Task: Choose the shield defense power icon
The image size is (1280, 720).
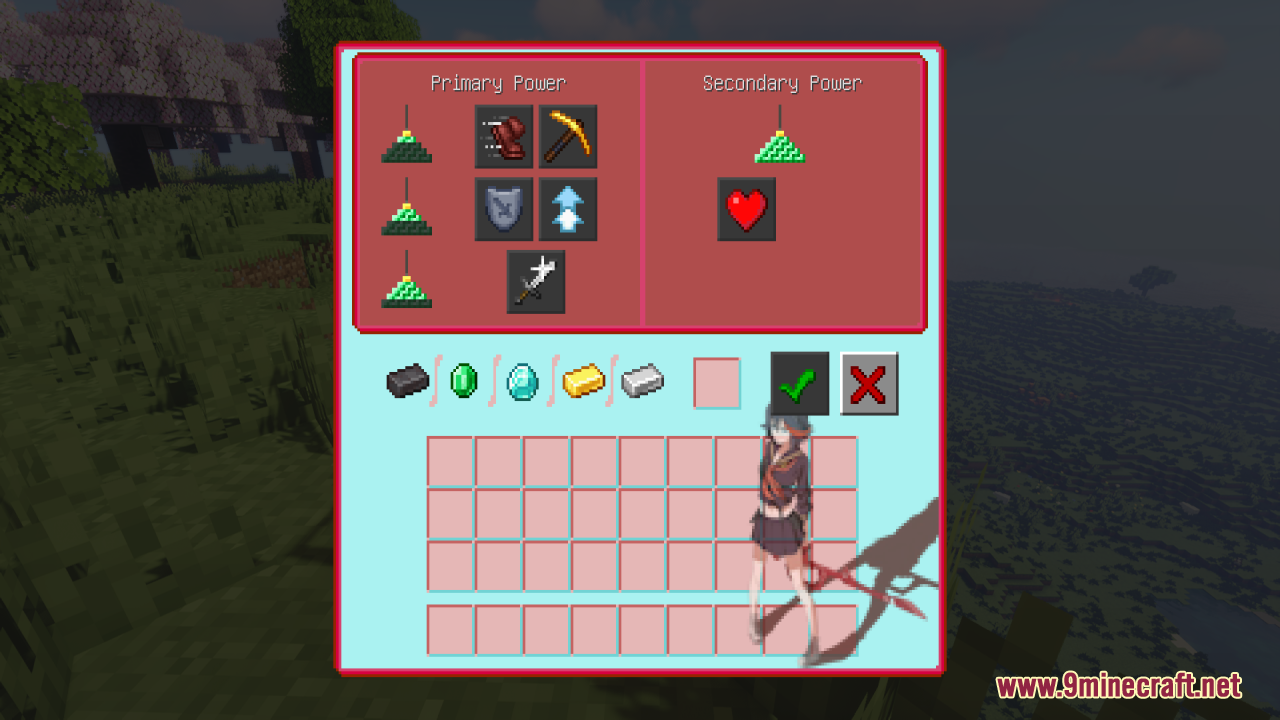Action: [x=504, y=209]
